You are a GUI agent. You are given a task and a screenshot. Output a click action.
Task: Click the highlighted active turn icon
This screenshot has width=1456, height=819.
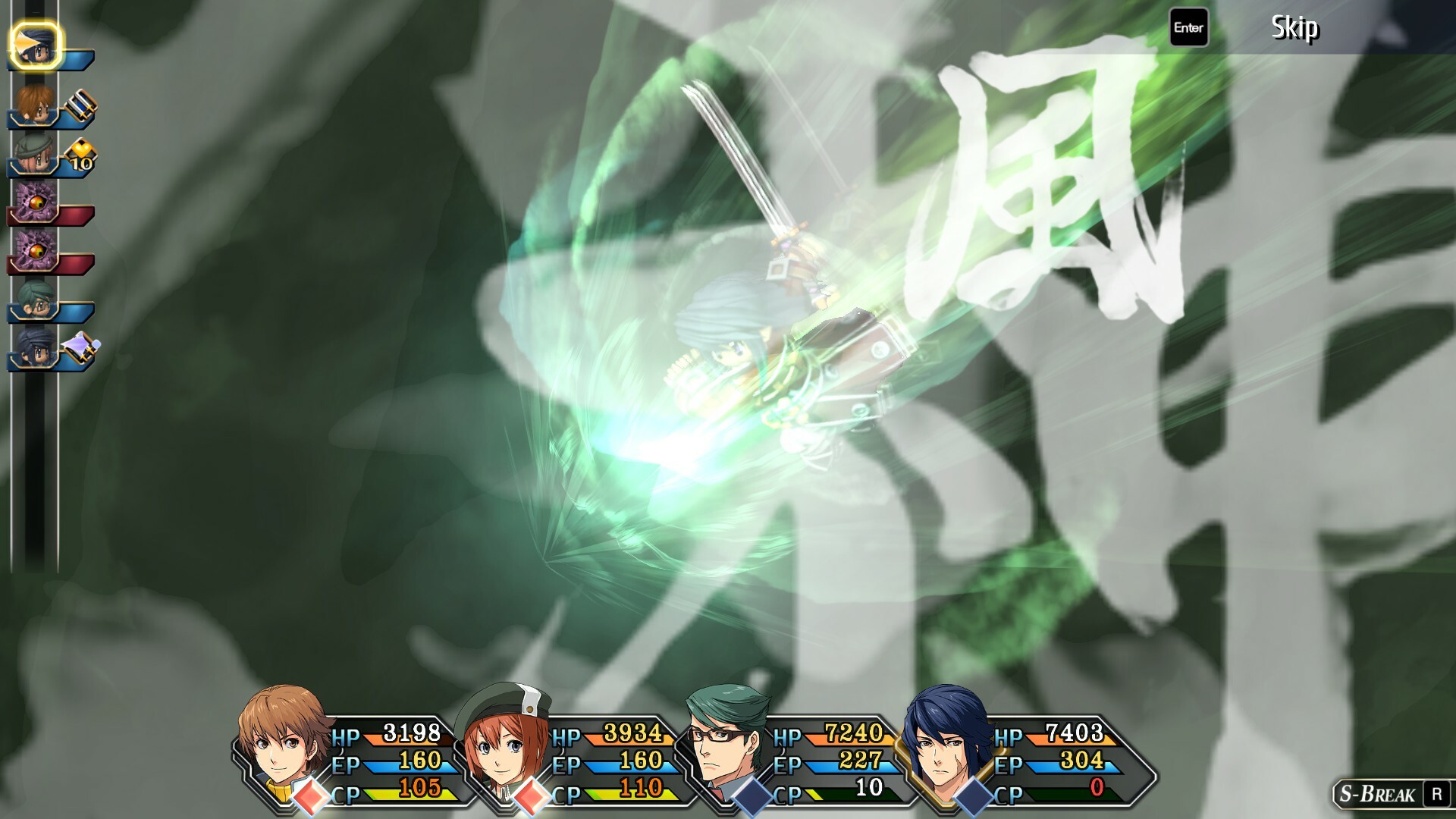point(36,45)
